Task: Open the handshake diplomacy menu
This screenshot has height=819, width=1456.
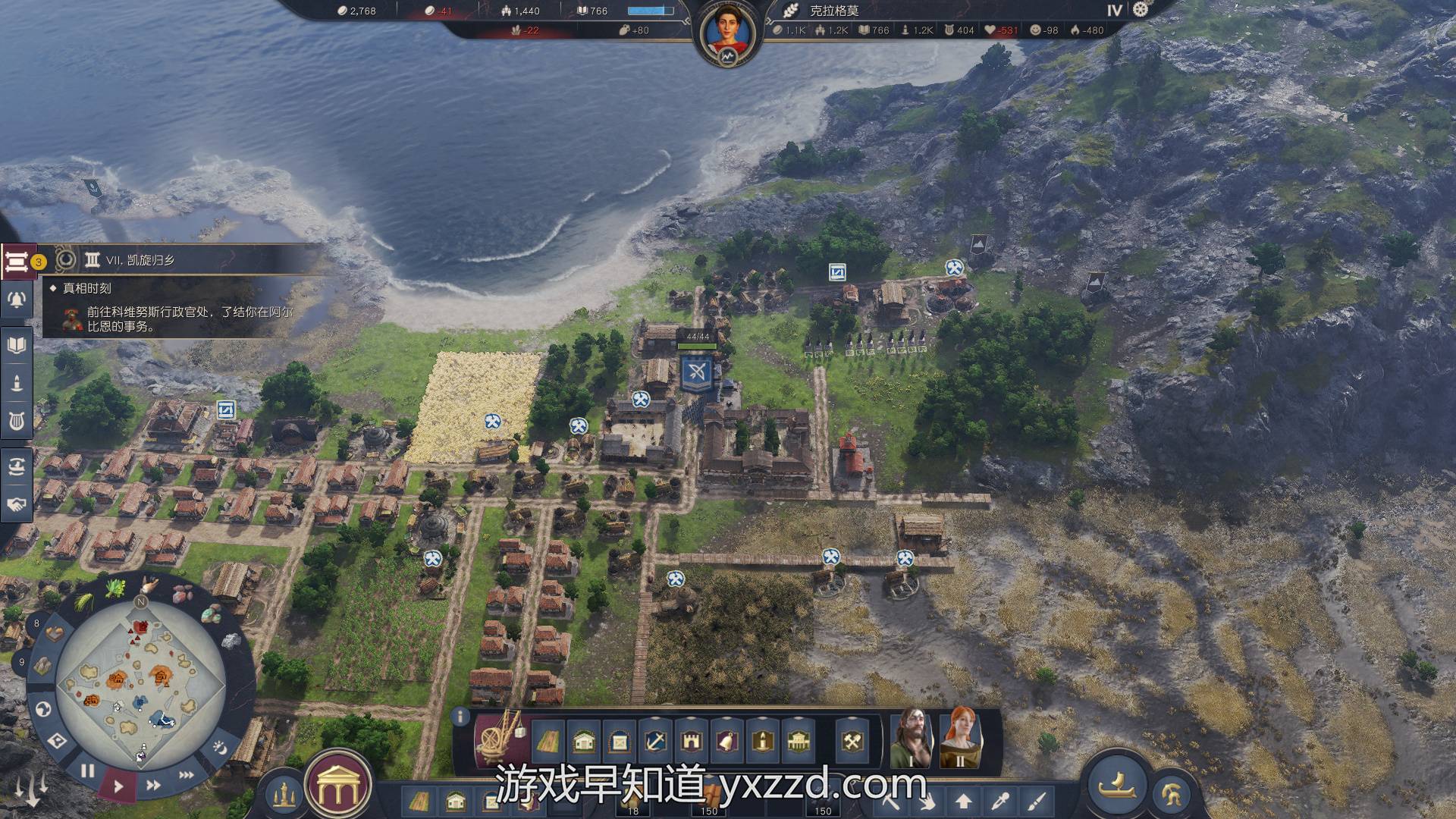Action: 16,504
